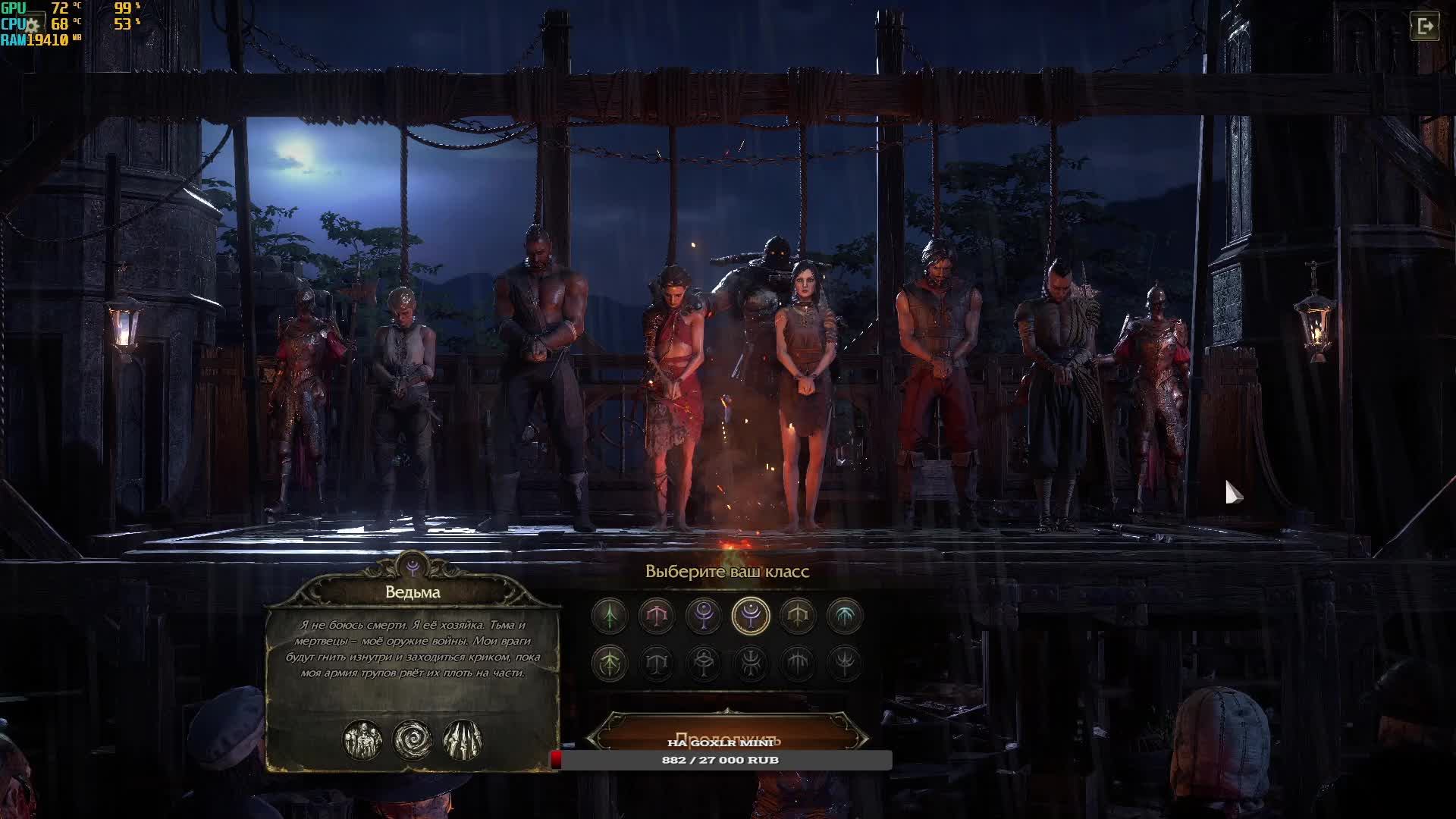
Task: Select the green arrow class emblem
Action: [610, 616]
